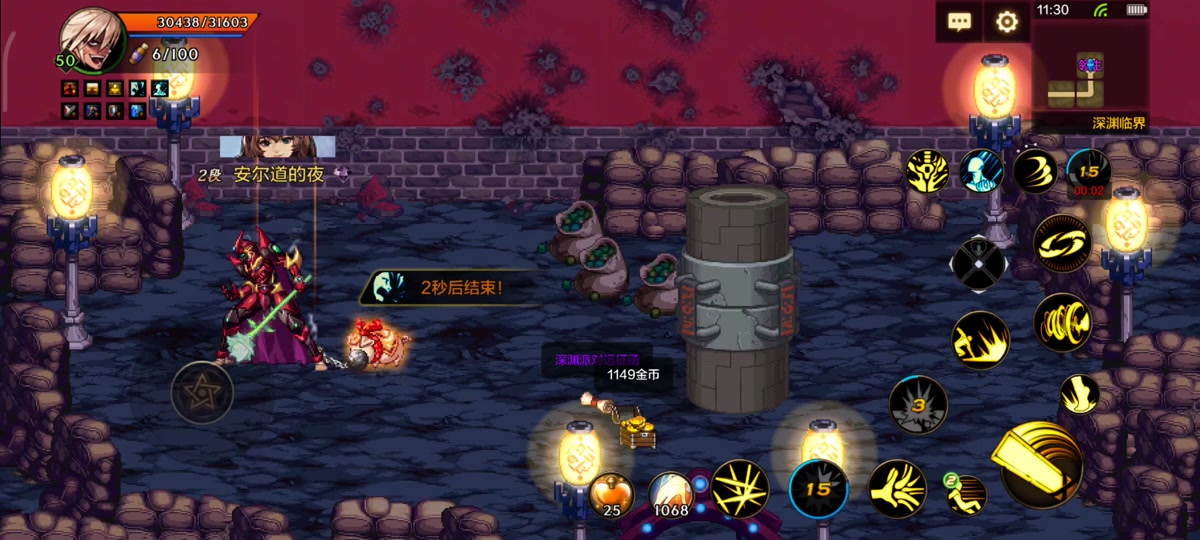Tap the explosion skill showing 3

click(x=918, y=405)
